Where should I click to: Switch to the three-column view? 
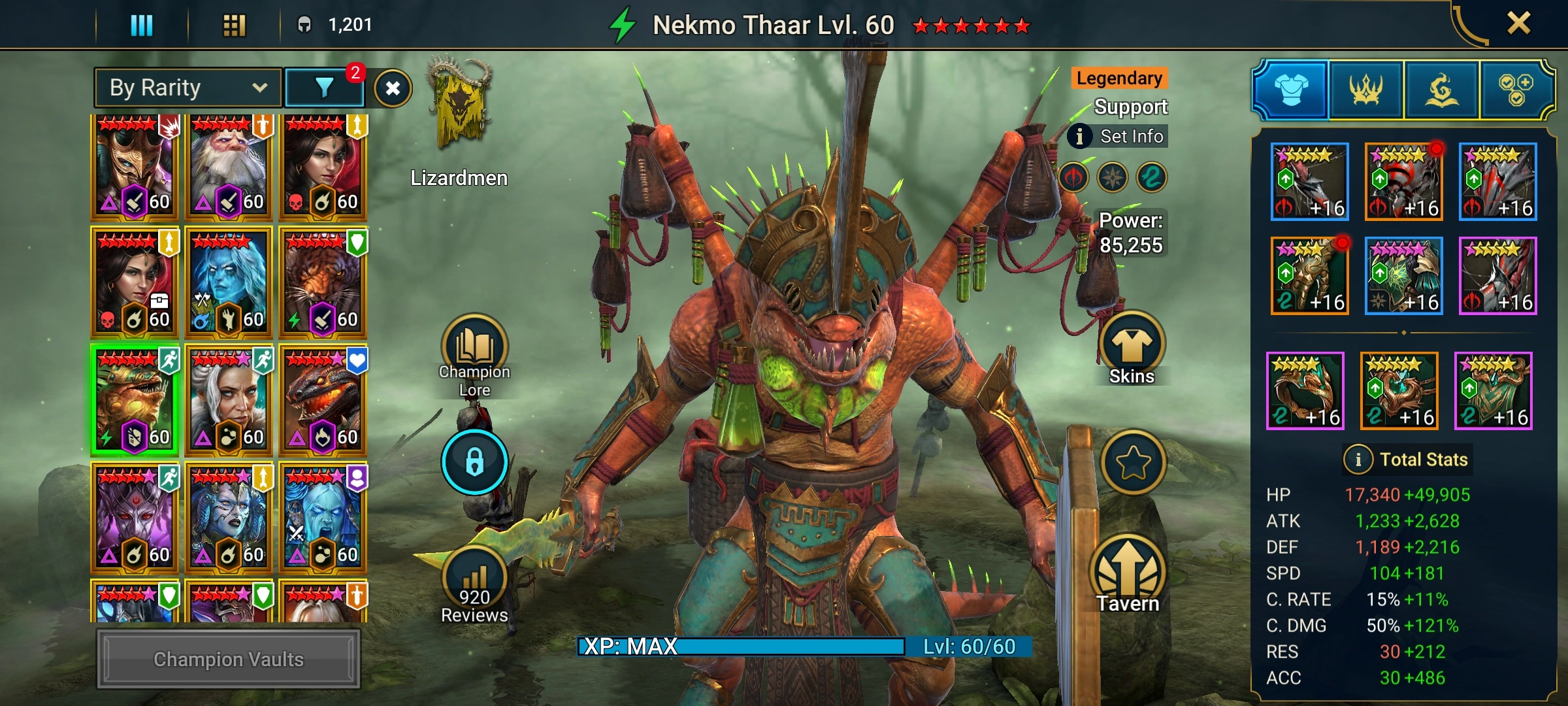(x=141, y=25)
